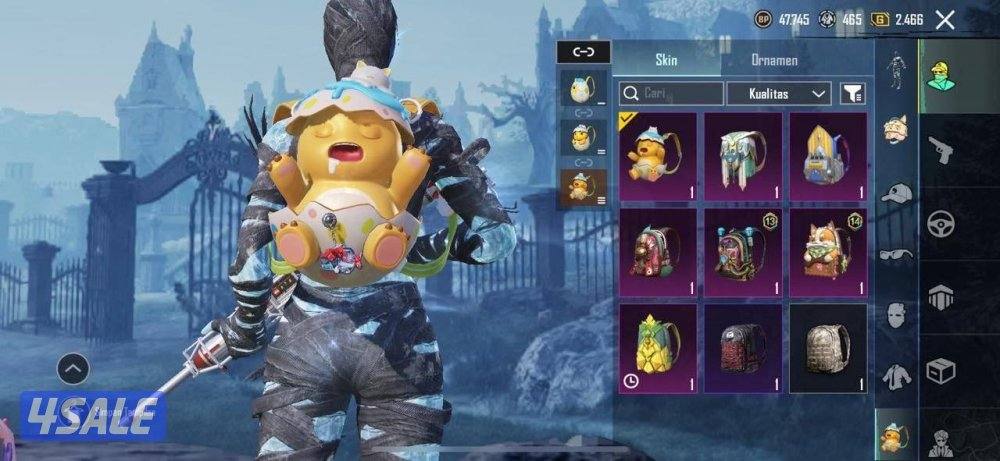Switch to the Ornamen tab
The width and height of the screenshot is (1000, 461).
click(774, 60)
